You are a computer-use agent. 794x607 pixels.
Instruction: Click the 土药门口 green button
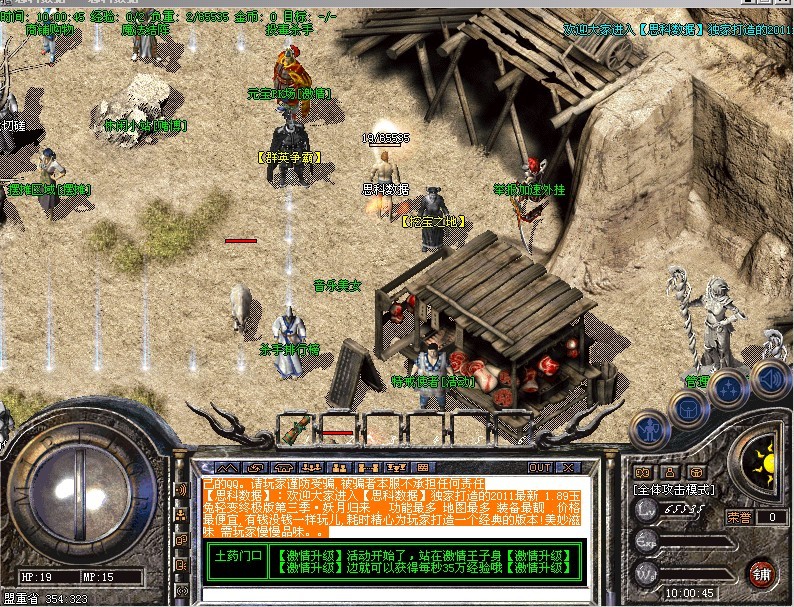(x=237, y=556)
